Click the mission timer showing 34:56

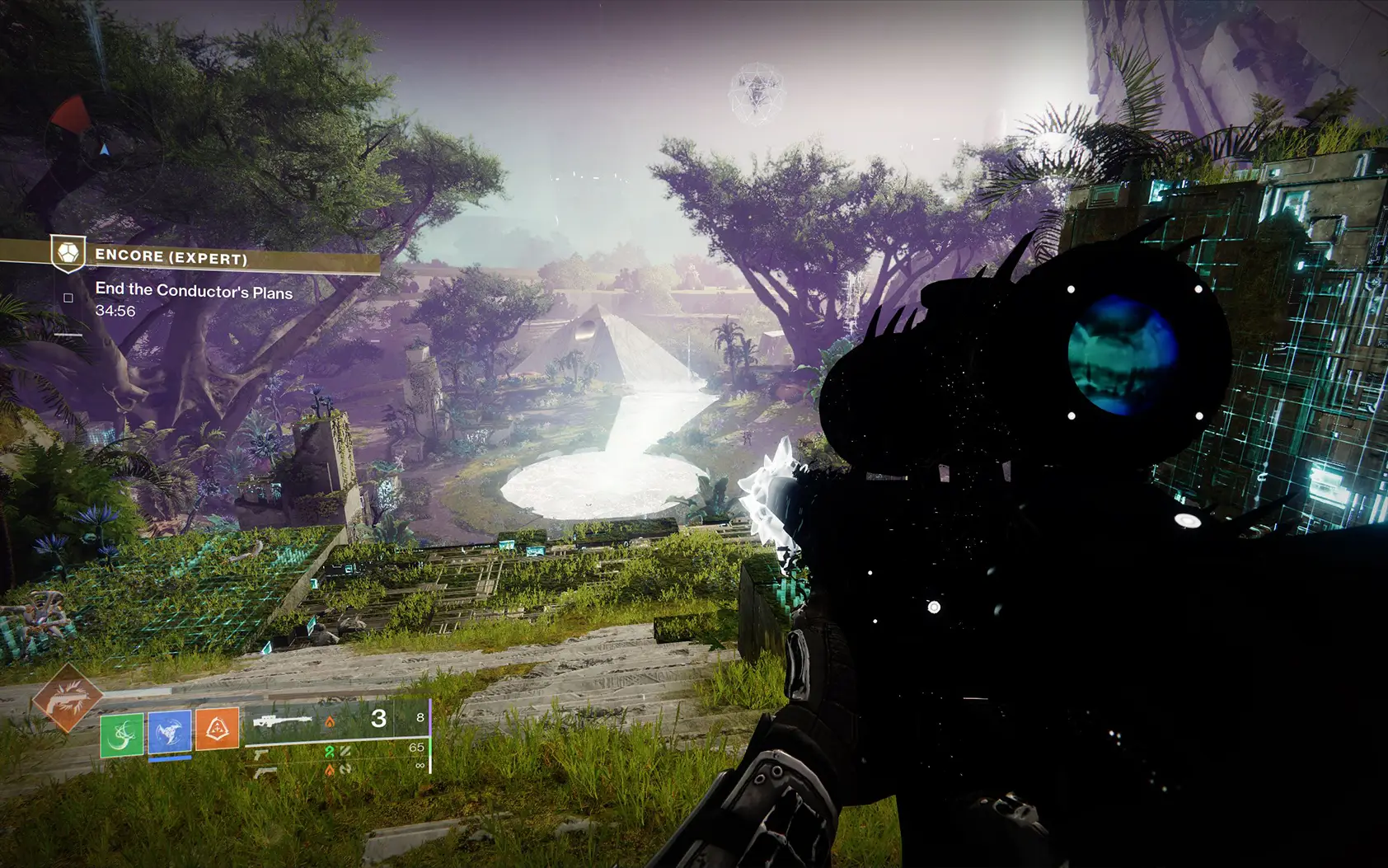click(x=115, y=311)
